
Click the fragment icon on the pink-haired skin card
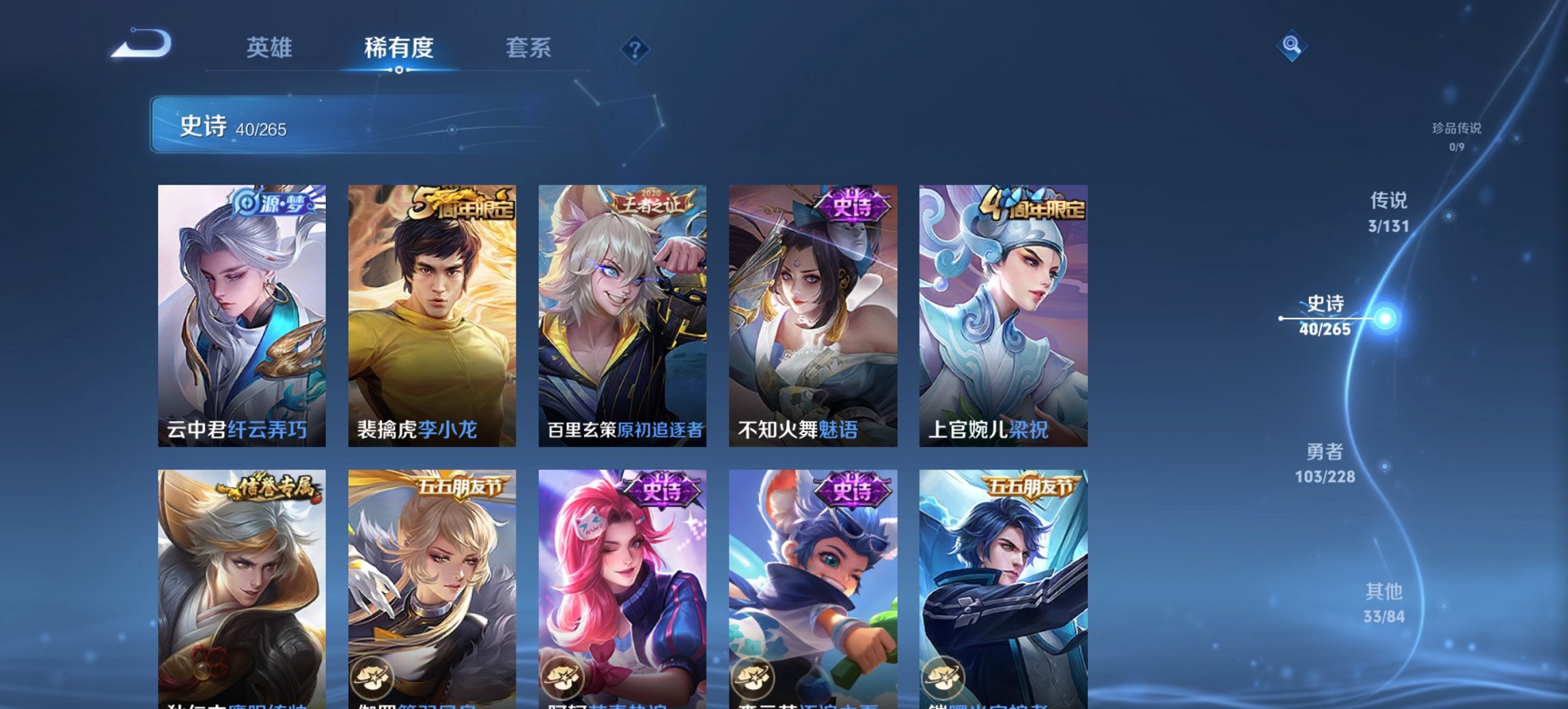click(563, 677)
